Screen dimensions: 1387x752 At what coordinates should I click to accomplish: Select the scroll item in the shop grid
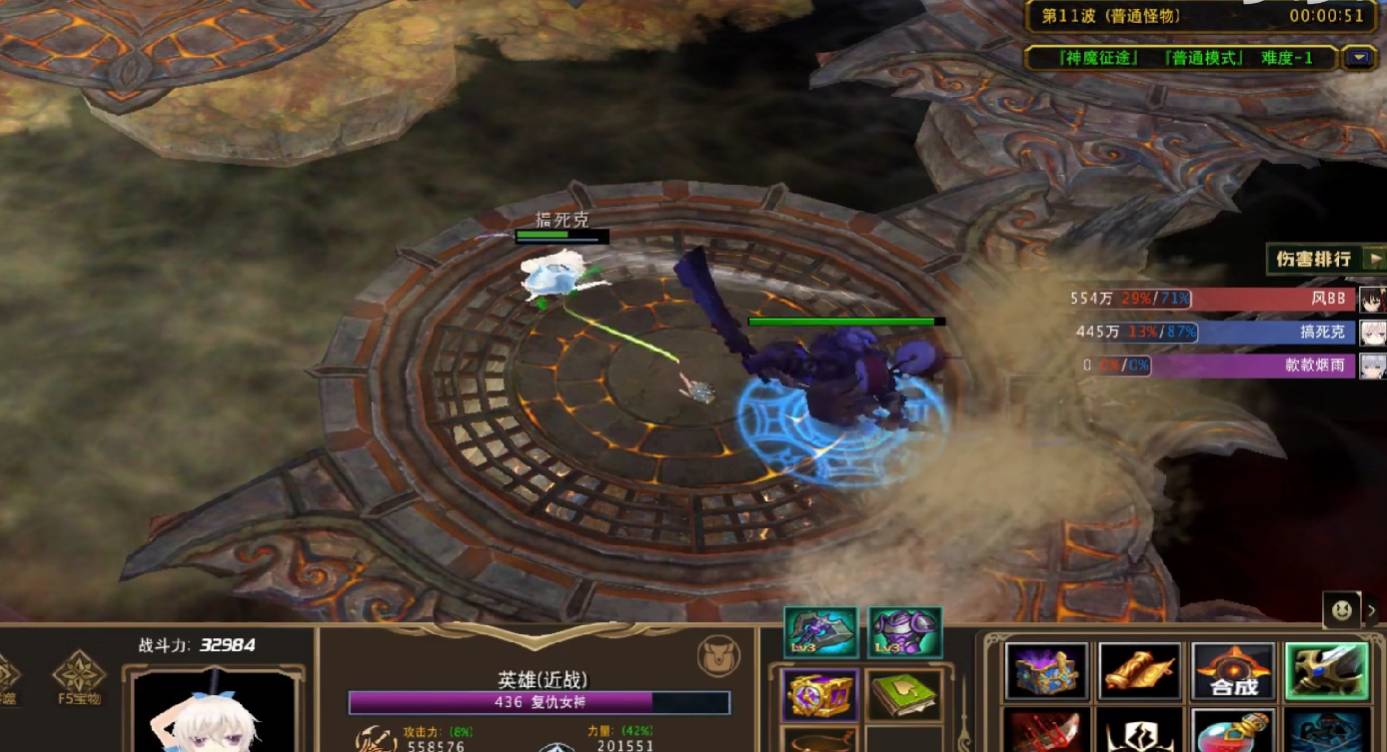(x=1139, y=673)
